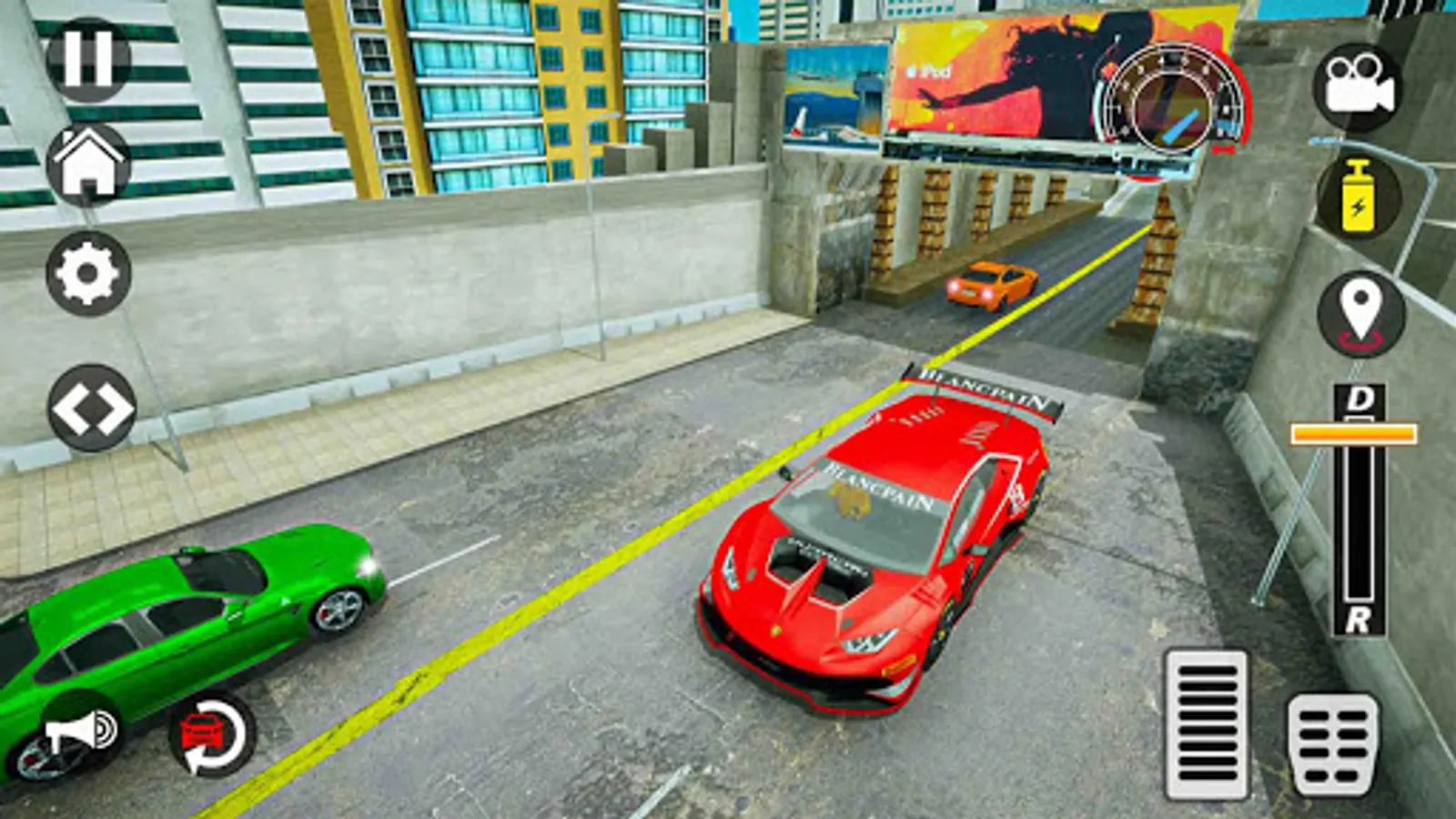The image size is (1456, 819).
Task: Reset the car with the respawn icon
Action: click(x=212, y=733)
